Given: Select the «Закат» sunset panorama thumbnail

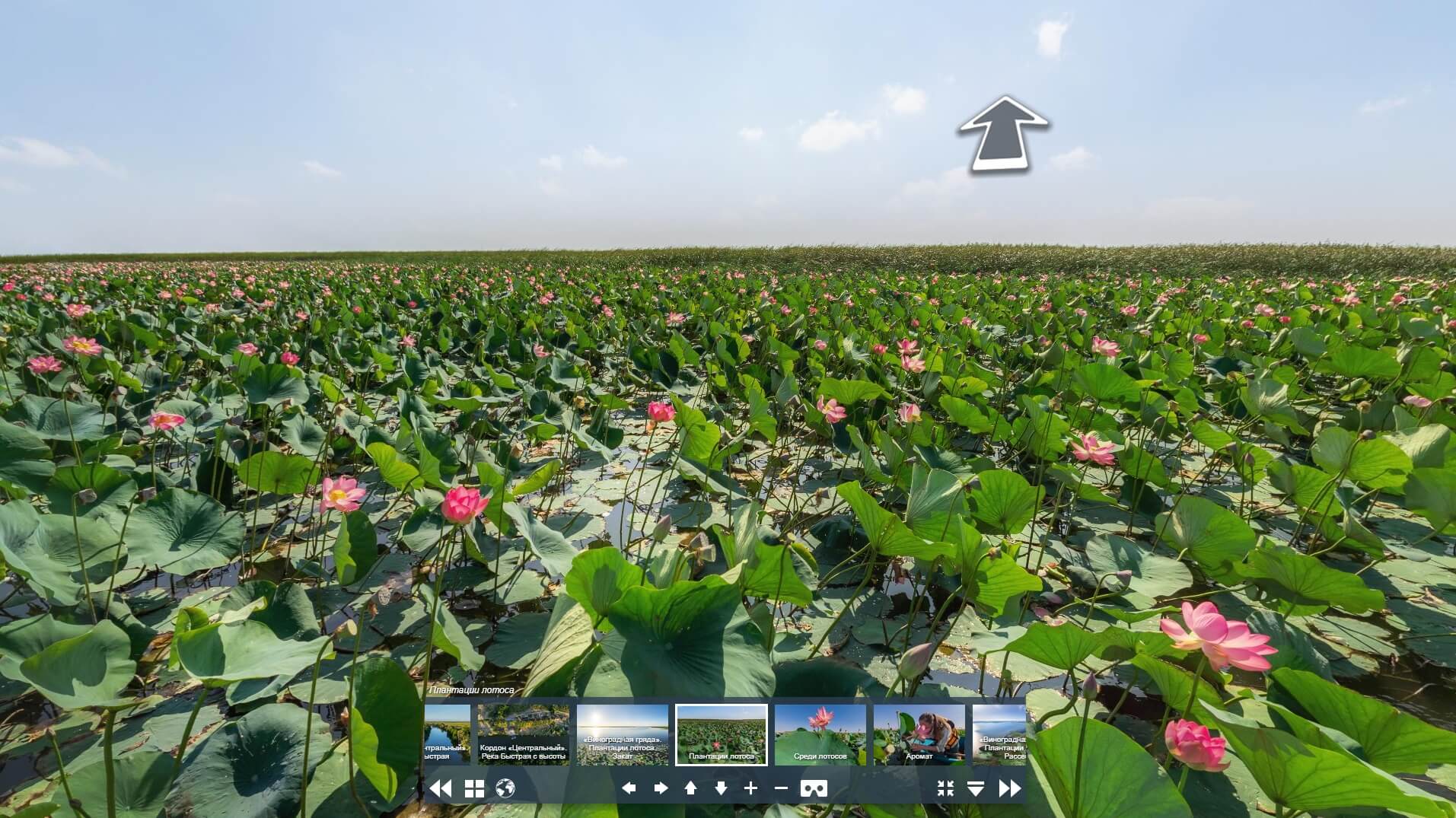Looking at the screenshot, I should click(623, 734).
